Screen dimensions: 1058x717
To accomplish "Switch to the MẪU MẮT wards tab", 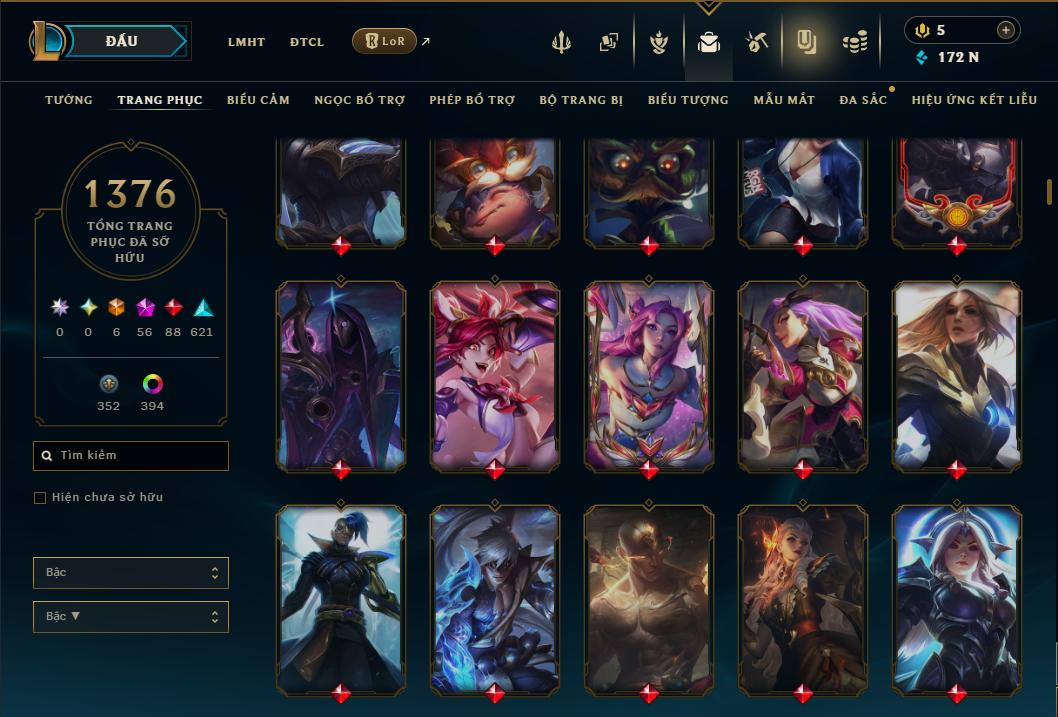I will tap(784, 100).
